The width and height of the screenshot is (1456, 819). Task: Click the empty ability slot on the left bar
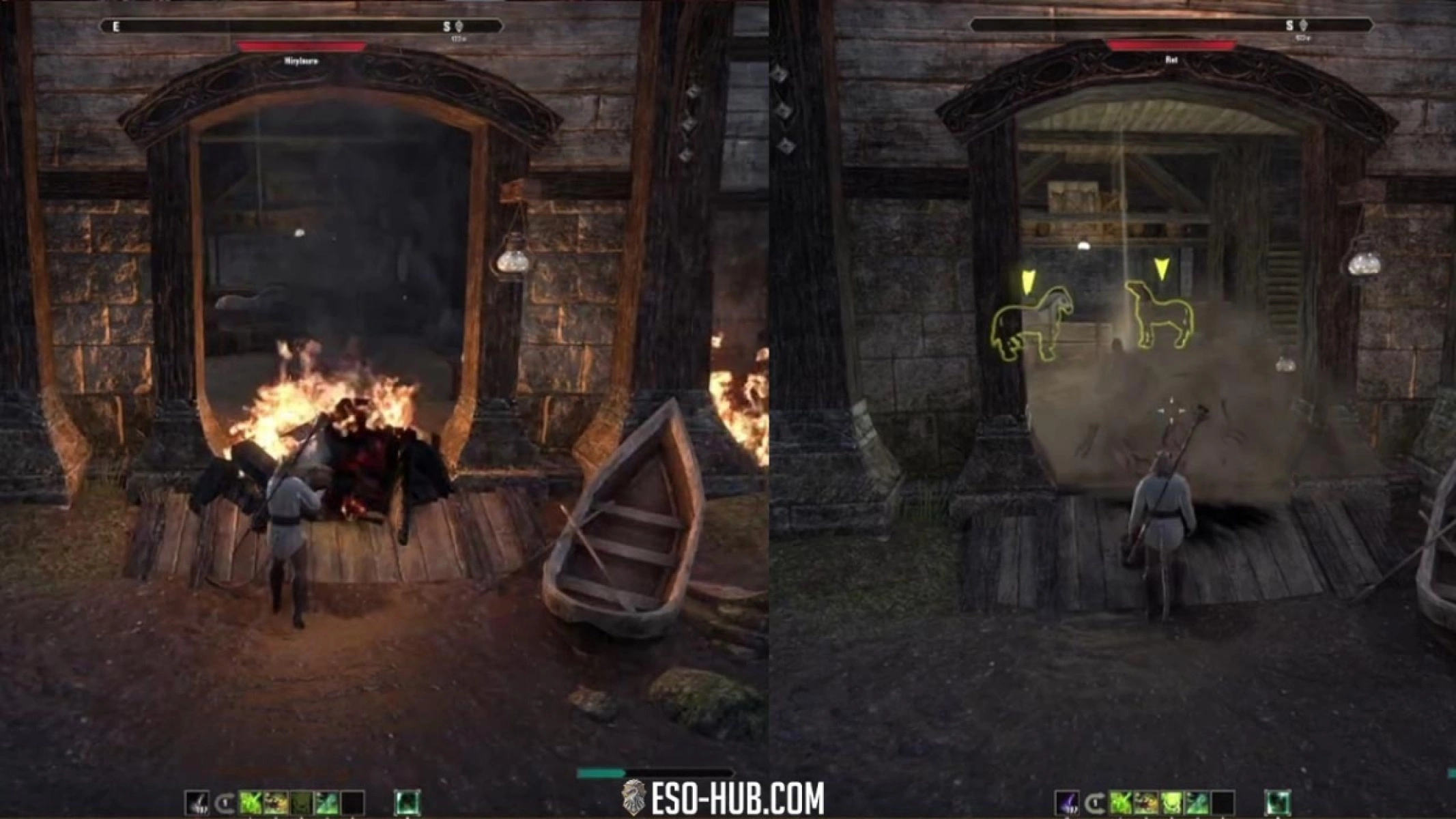[x=353, y=801]
